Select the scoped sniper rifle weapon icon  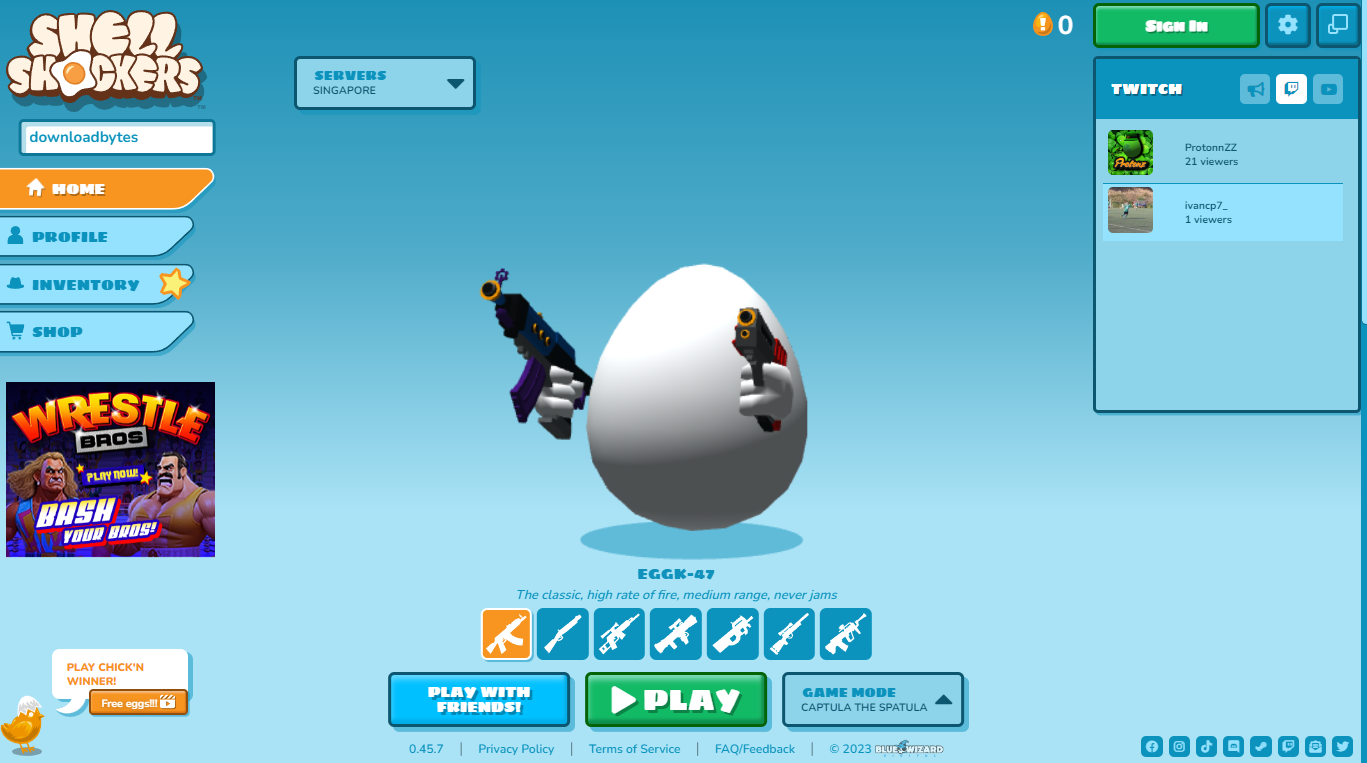pyautogui.click(x=789, y=633)
